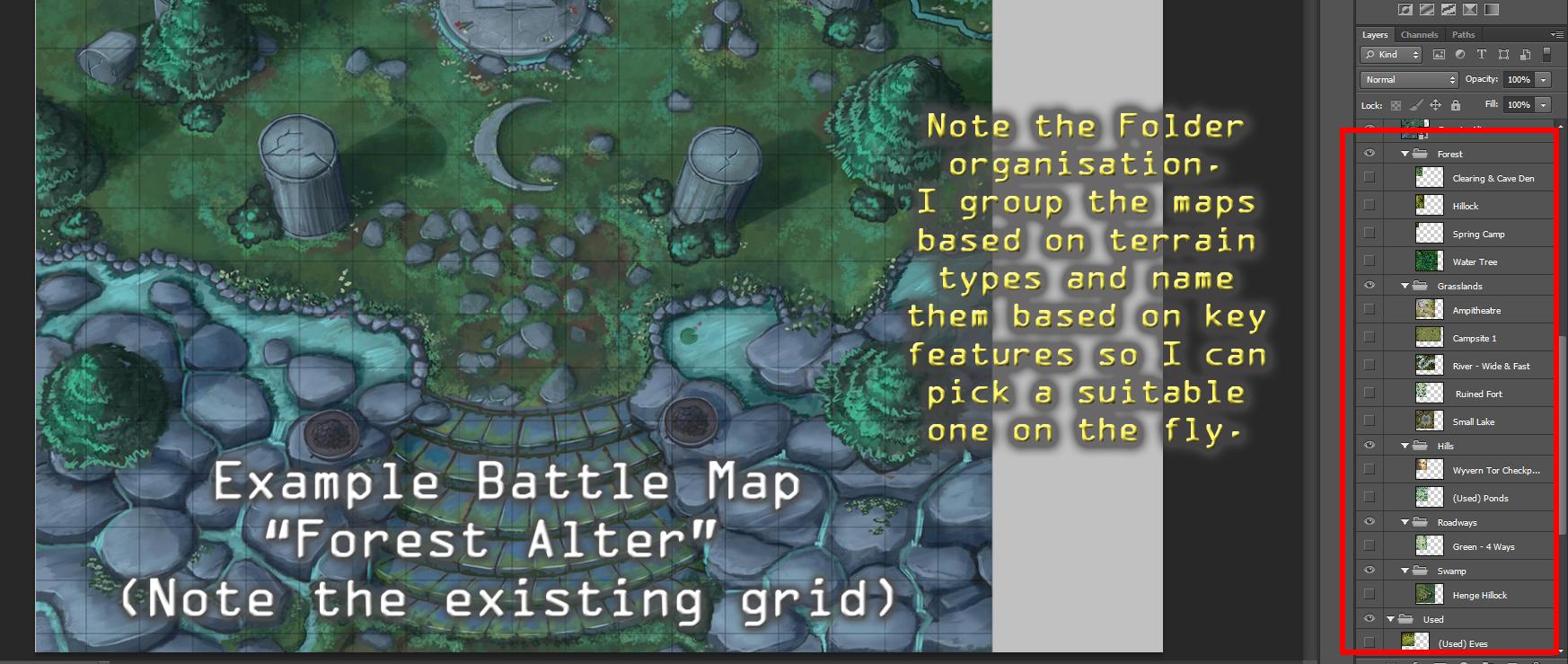Open the Normal blend mode dropdown
This screenshot has height=664, width=1568.
(1409, 80)
